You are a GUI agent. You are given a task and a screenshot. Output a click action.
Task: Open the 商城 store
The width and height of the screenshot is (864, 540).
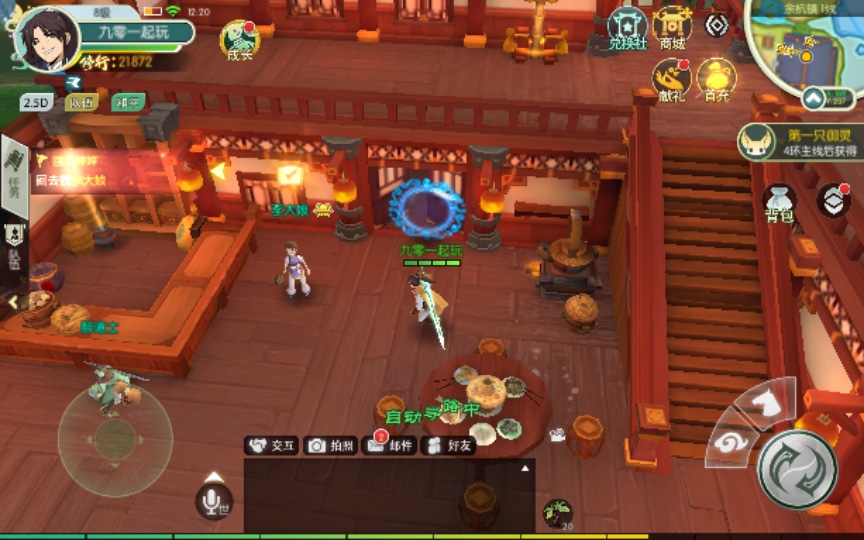(673, 28)
